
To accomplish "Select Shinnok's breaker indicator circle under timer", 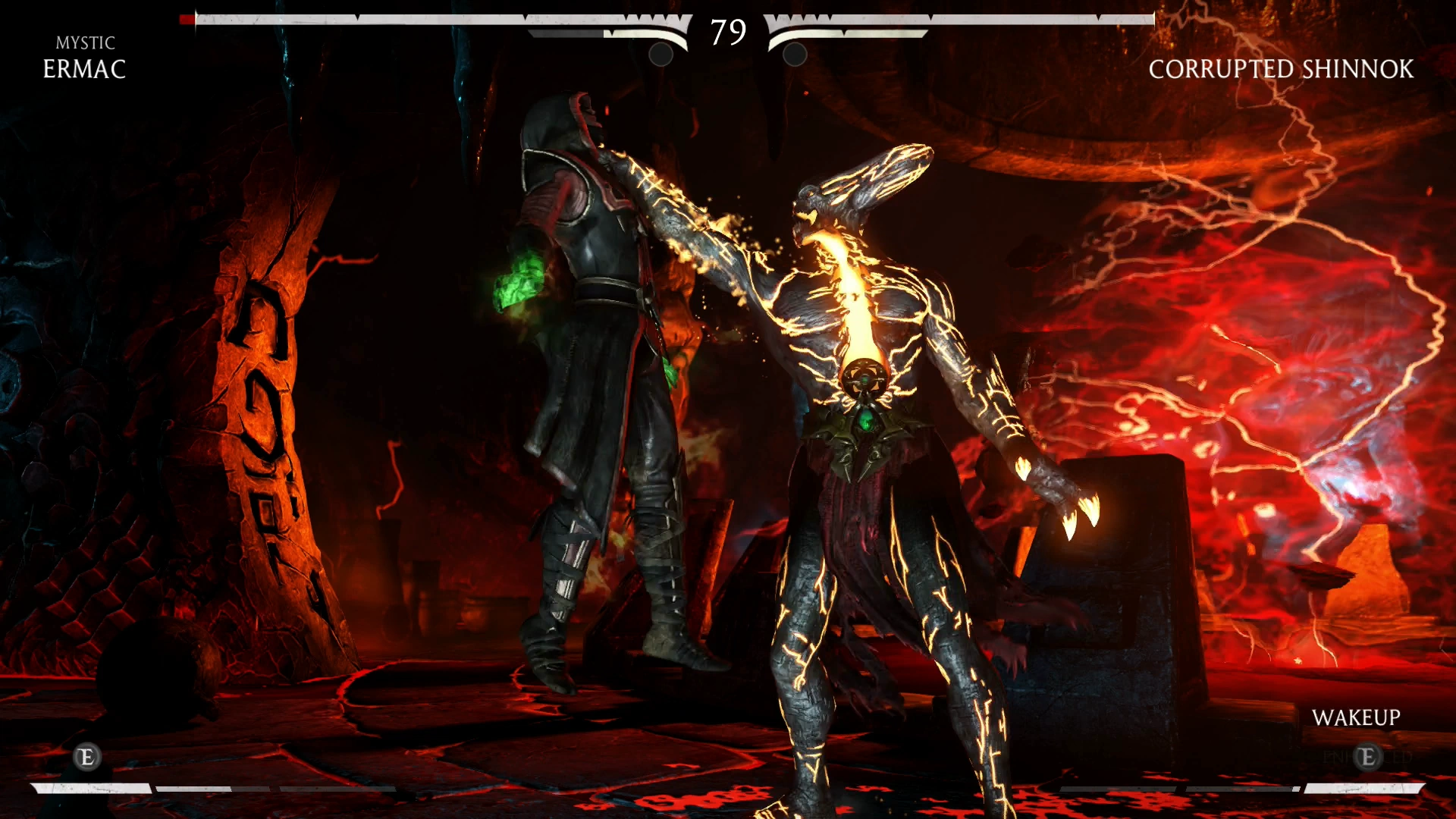I will (794, 55).
